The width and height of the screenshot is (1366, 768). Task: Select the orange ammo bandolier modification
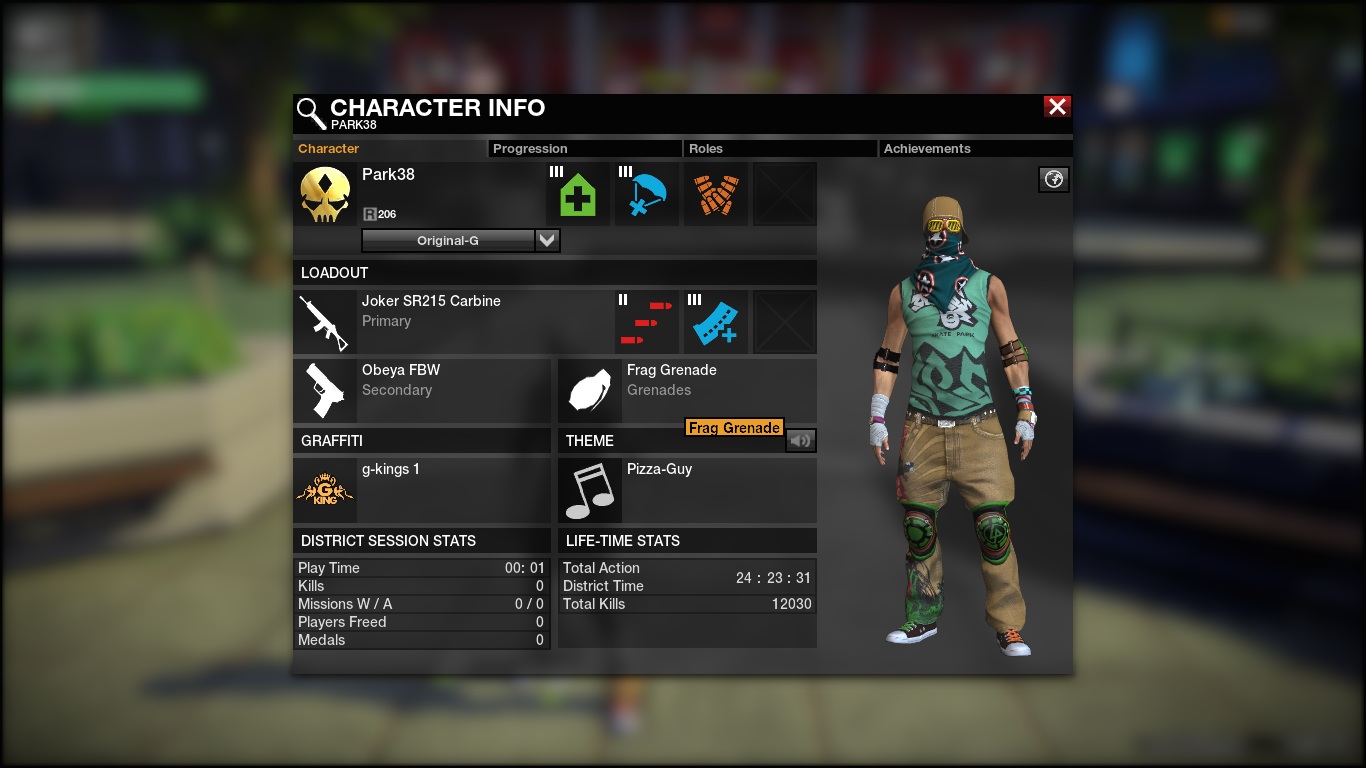(x=715, y=194)
